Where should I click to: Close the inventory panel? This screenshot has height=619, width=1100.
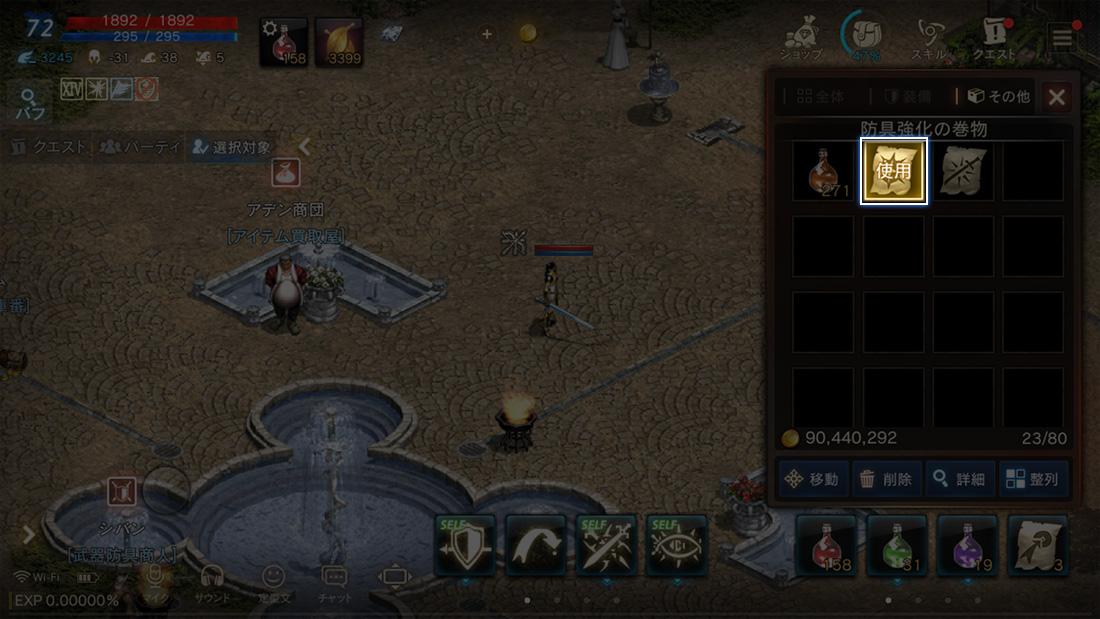(x=1057, y=97)
